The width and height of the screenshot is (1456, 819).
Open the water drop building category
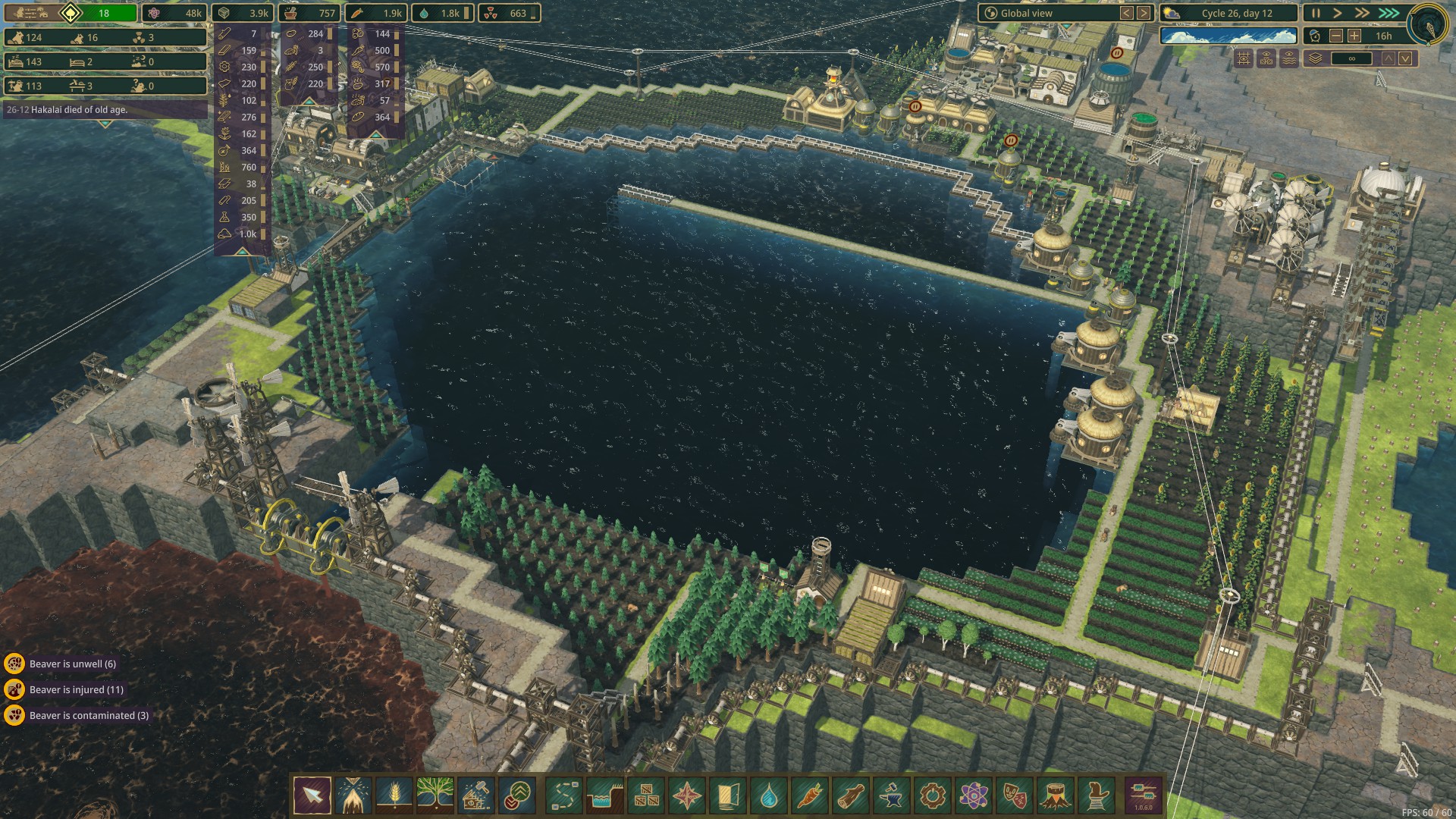769,795
